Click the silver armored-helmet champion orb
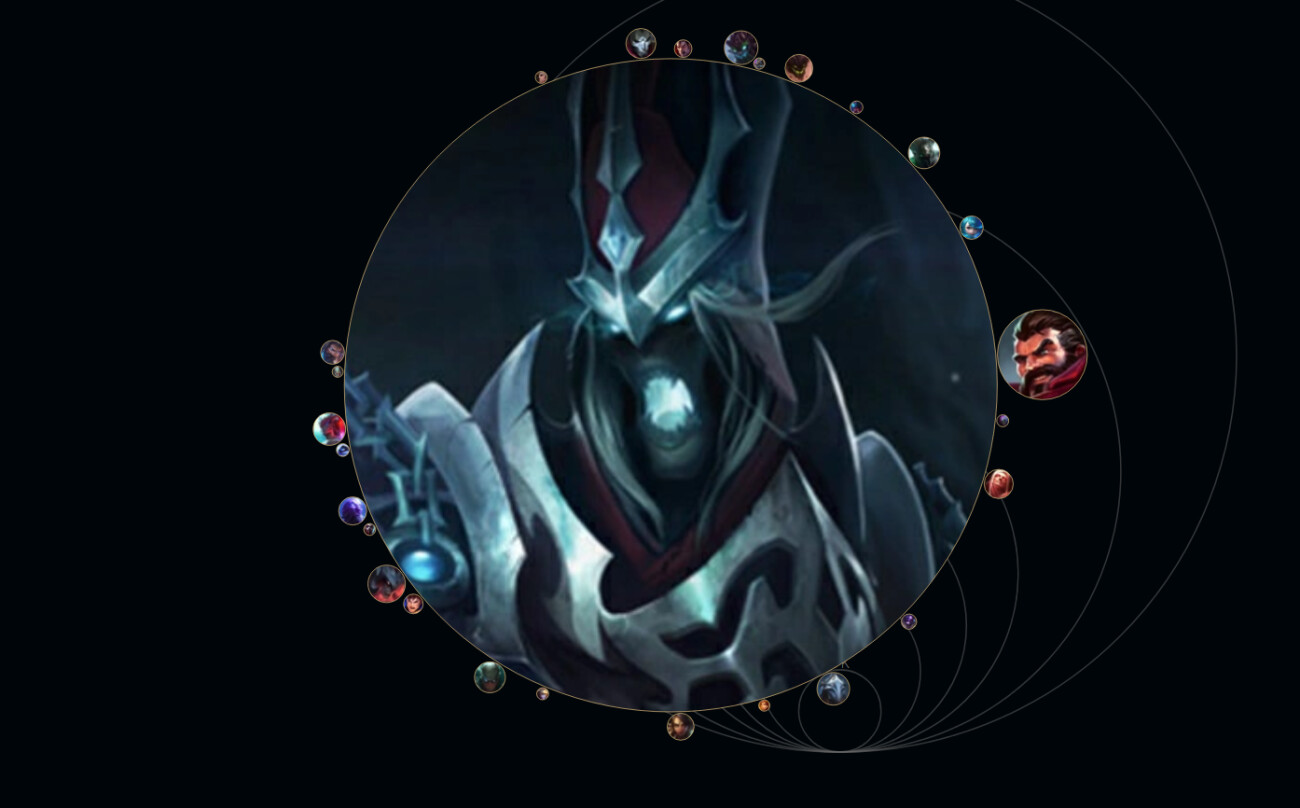This screenshot has width=1300, height=808. click(x=834, y=689)
